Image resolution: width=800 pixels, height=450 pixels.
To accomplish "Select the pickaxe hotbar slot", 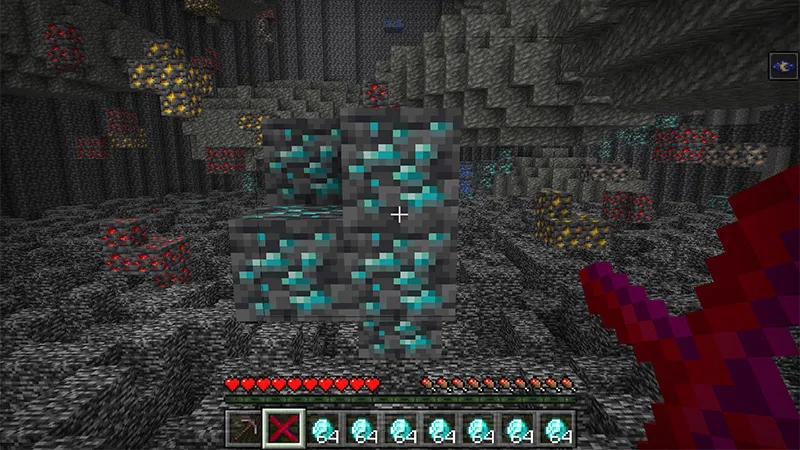I will (243, 428).
